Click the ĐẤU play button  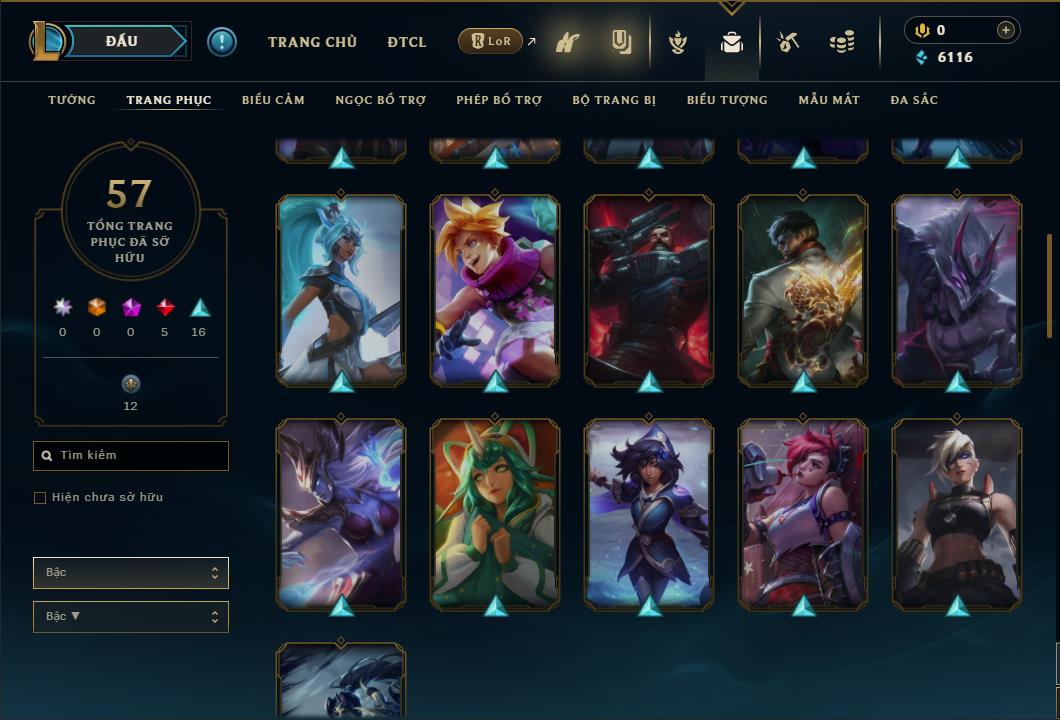coord(121,41)
